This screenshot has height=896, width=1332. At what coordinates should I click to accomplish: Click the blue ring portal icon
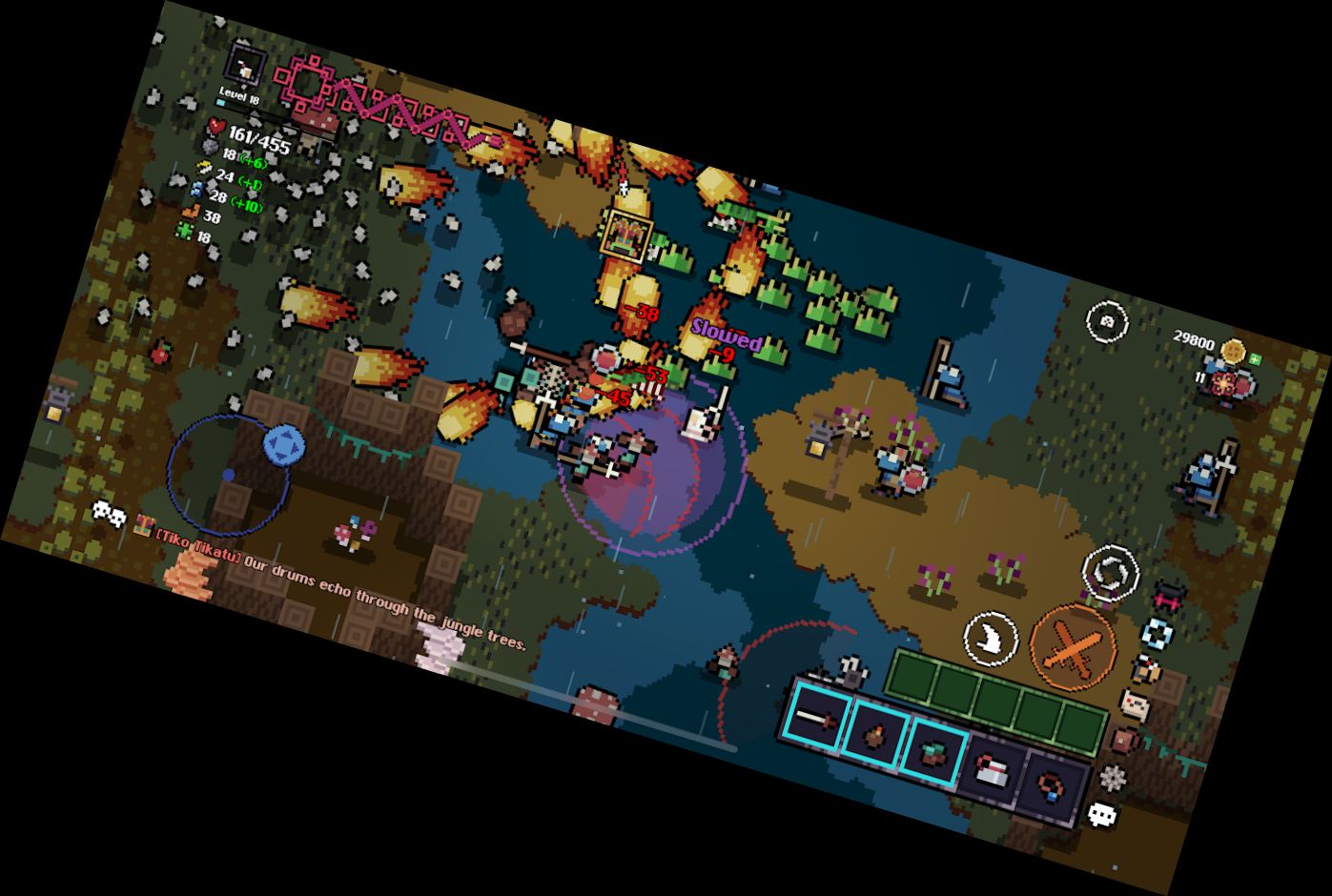[1158, 633]
